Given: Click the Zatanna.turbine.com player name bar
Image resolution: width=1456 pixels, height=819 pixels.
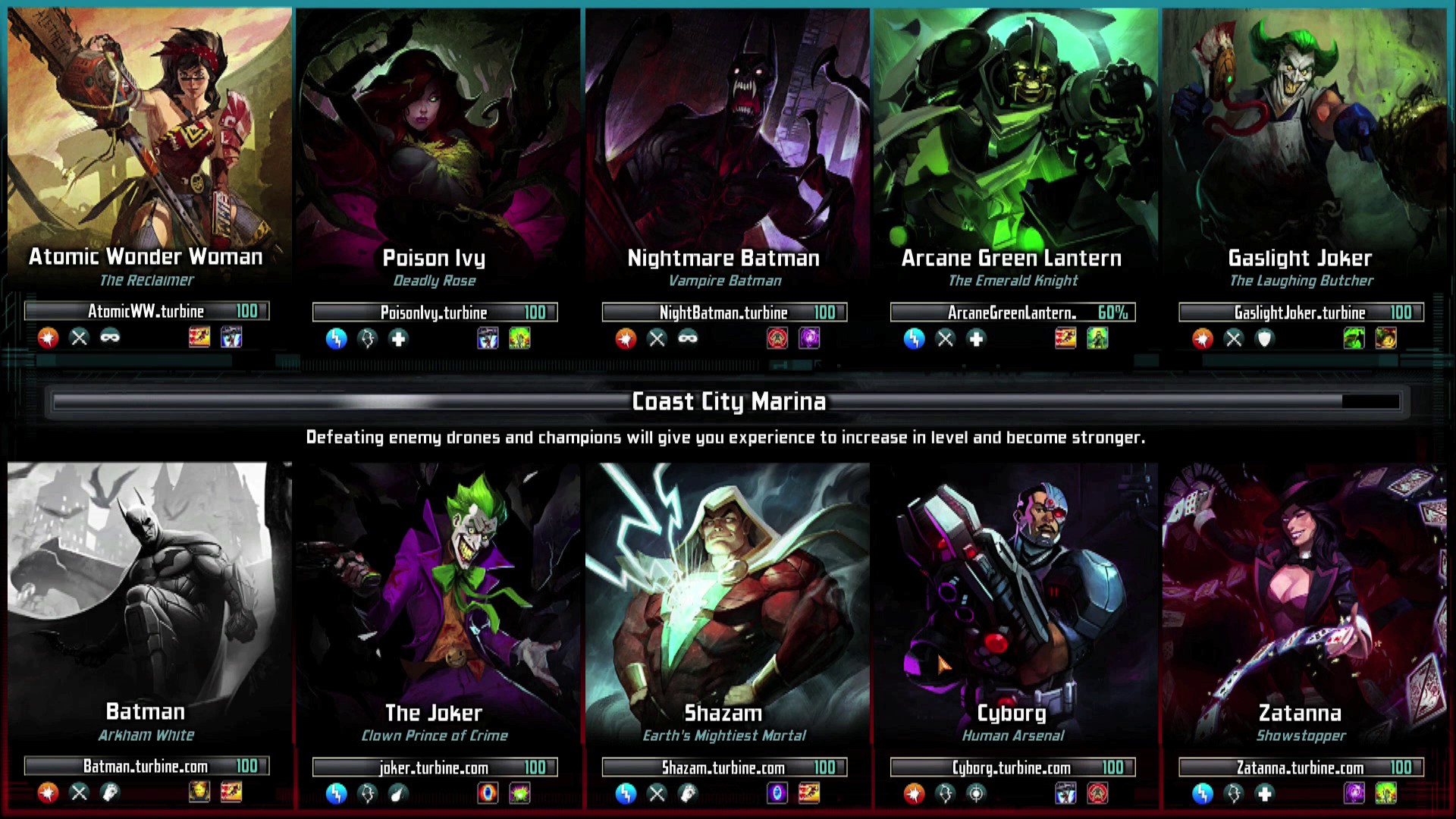Looking at the screenshot, I should (1301, 767).
